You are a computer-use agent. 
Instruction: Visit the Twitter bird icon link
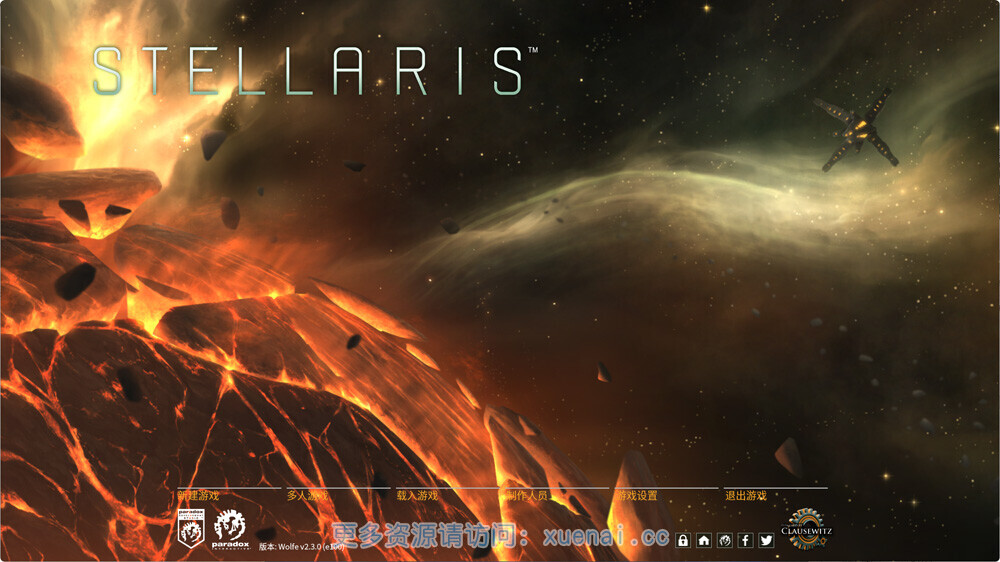tap(766, 540)
